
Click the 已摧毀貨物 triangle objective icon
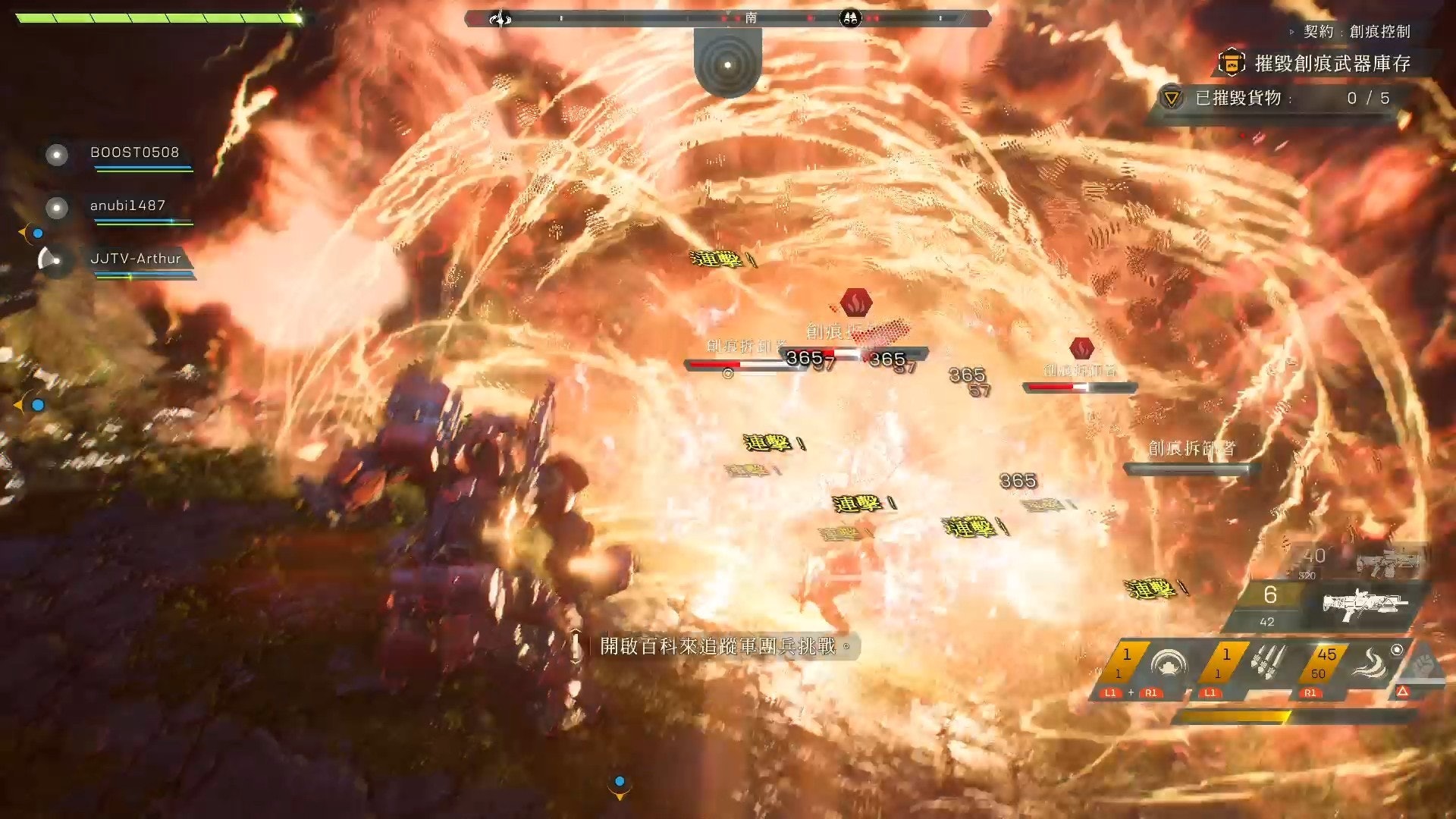(x=1172, y=99)
